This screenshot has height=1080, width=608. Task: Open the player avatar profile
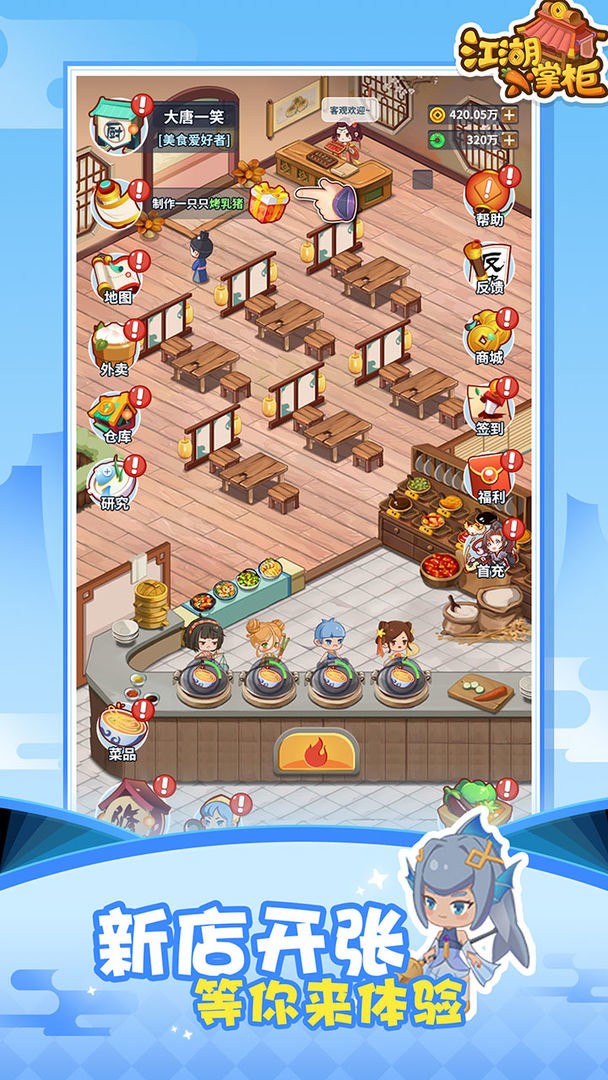[x=116, y=127]
